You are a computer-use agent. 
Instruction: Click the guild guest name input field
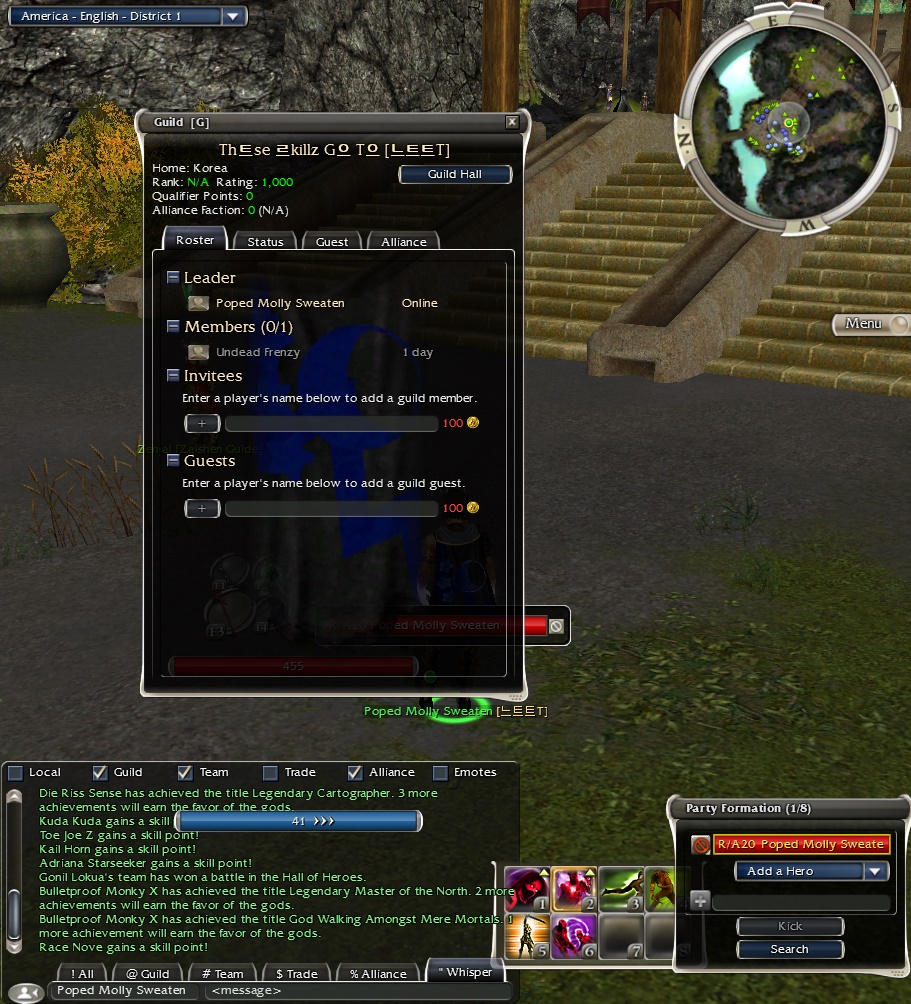pyautogui.click(x=331, y=509)
